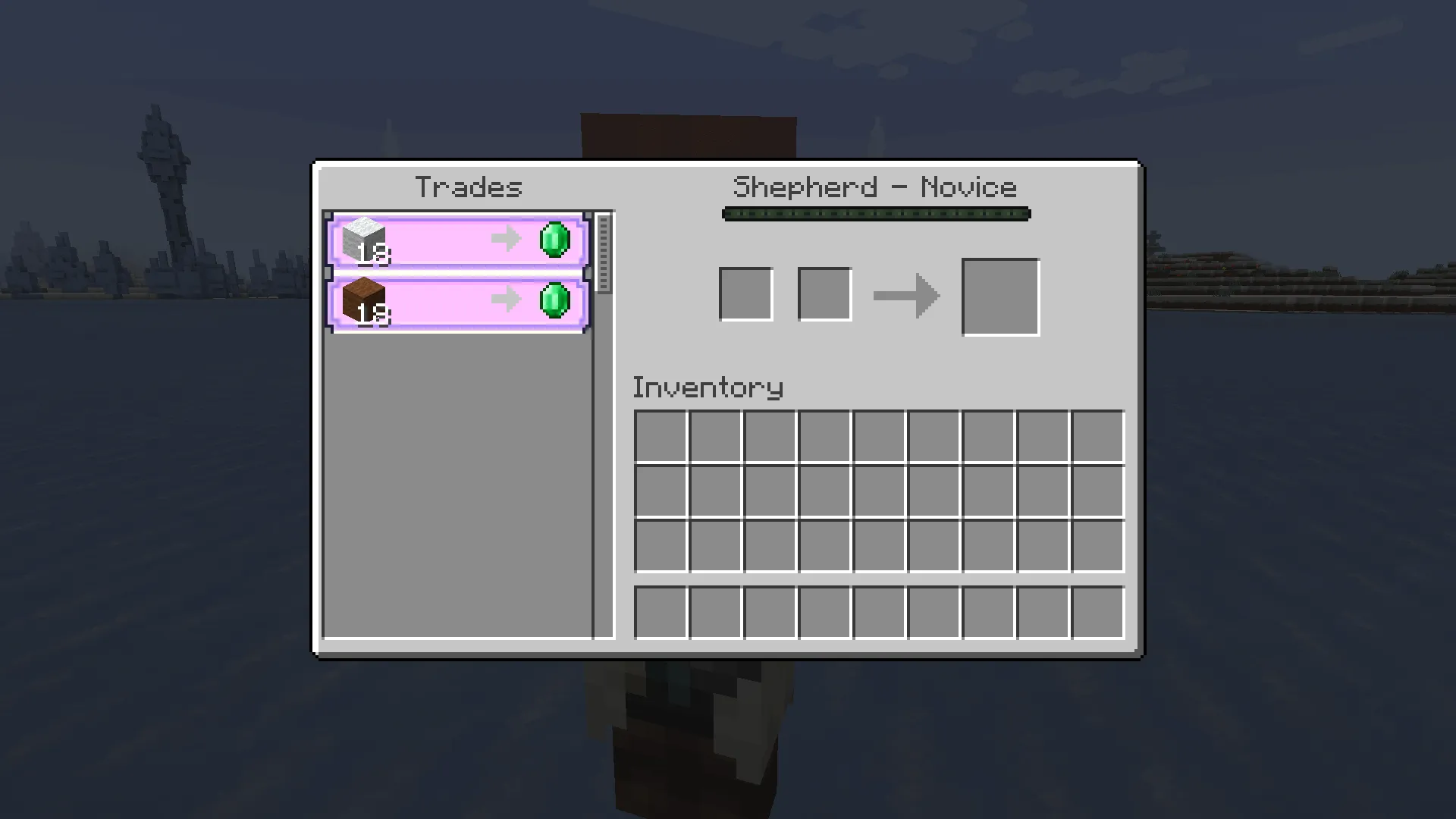Click the Shepherd - Novice title
This screenshot has width=1456, height=819.
[875, 187]
